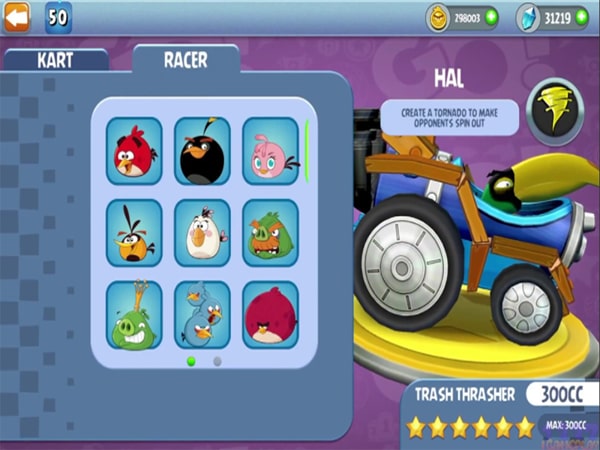Go back with the orange arrow button
This screenshot has height=450, width=600.
(18, 16)
